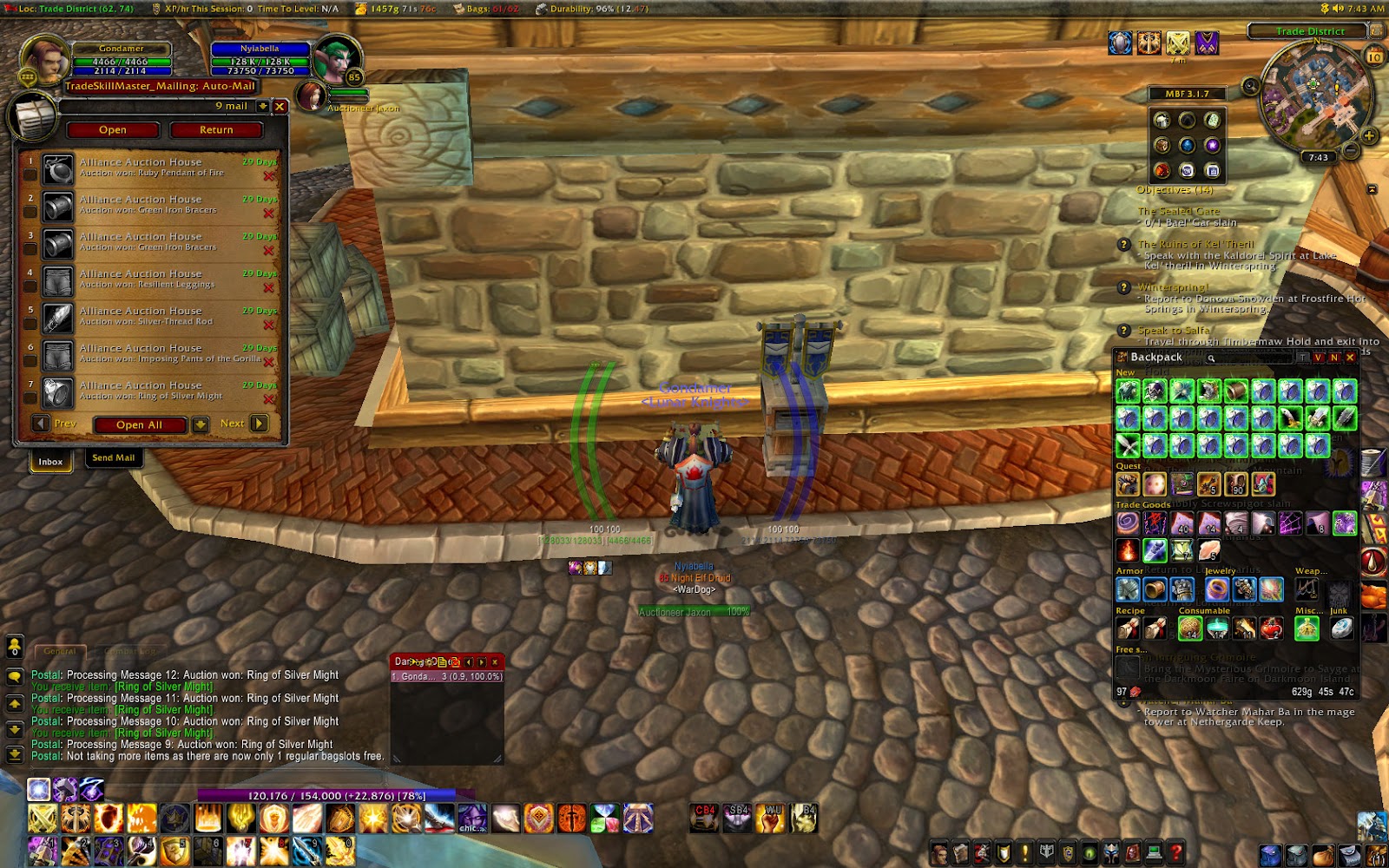Screen dimensions: 1389x868
Task: Click the Return button in the mailbox
Action: [x=215, y=129]
